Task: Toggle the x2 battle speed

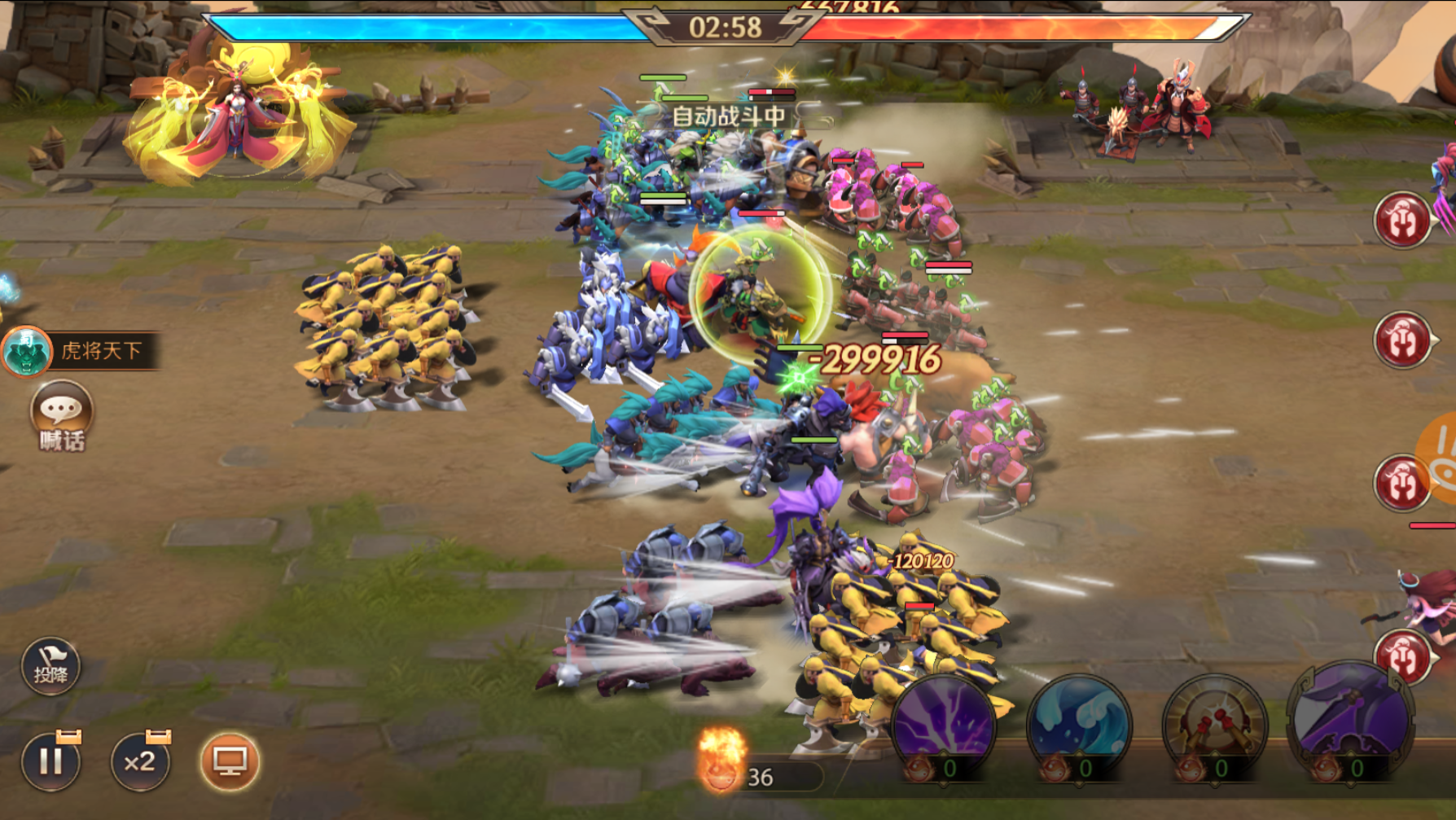Action: tap(140, 762)
